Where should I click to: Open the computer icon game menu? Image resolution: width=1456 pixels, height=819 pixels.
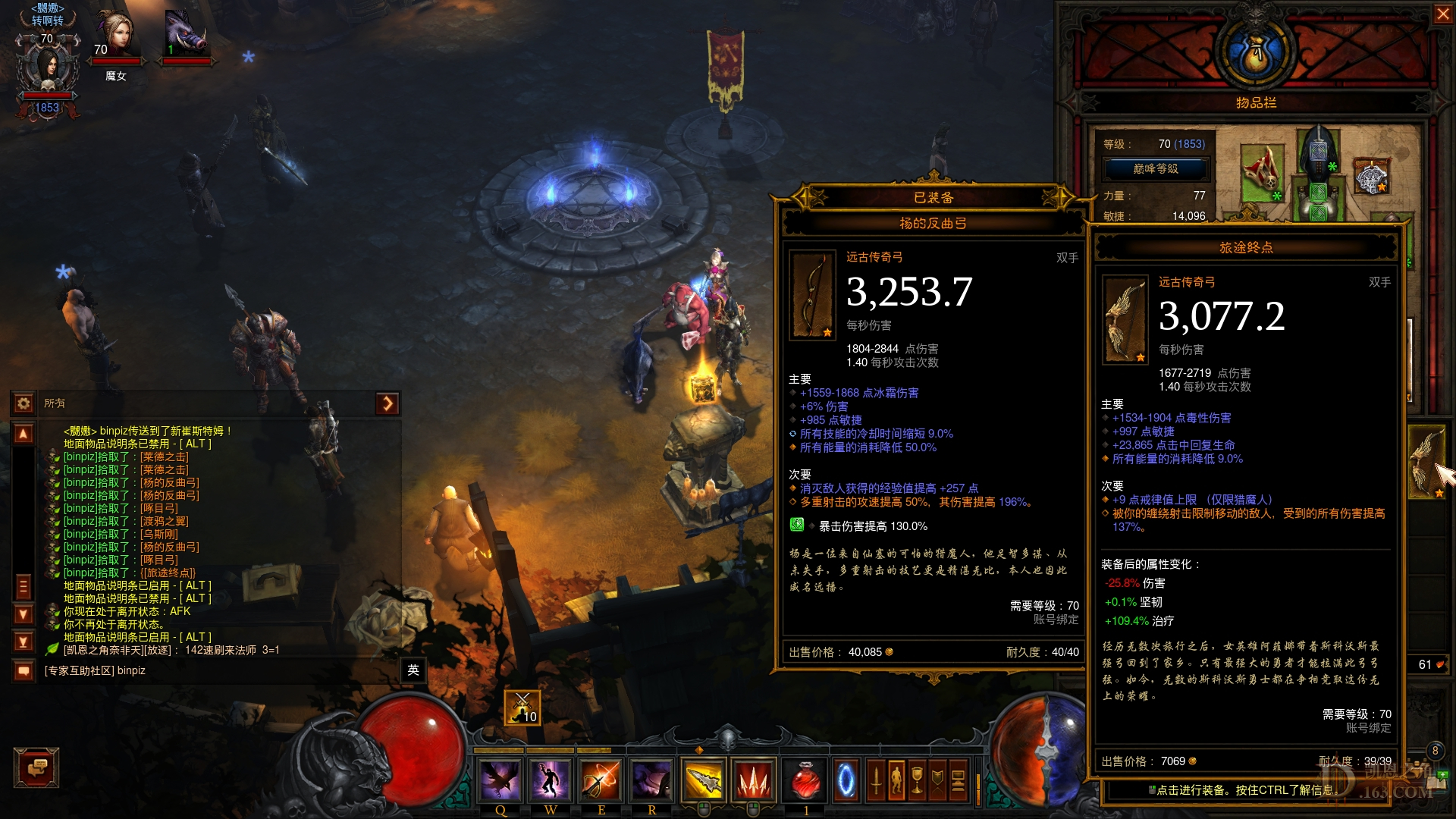click(x=958, y=780)
